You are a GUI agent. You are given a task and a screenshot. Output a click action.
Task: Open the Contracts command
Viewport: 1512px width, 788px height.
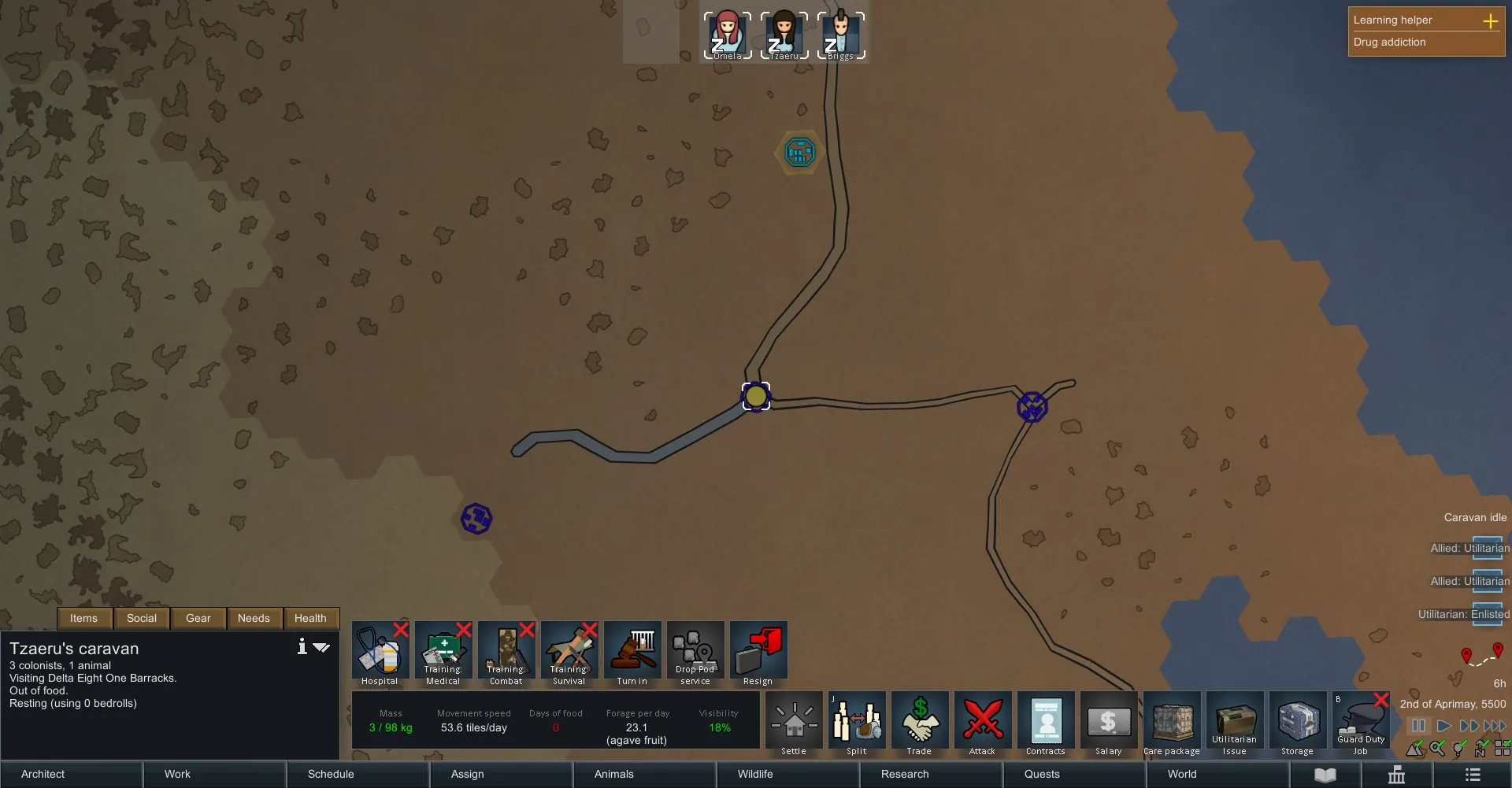(1046, 724)
